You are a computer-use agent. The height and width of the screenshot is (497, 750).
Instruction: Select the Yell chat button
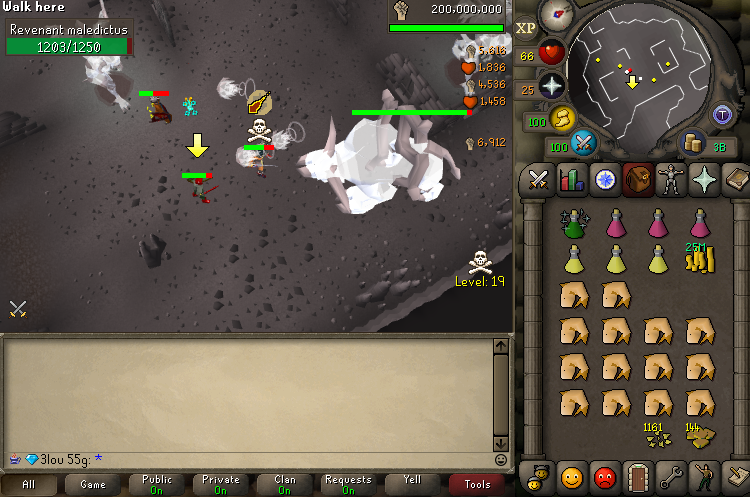(412, 484)
